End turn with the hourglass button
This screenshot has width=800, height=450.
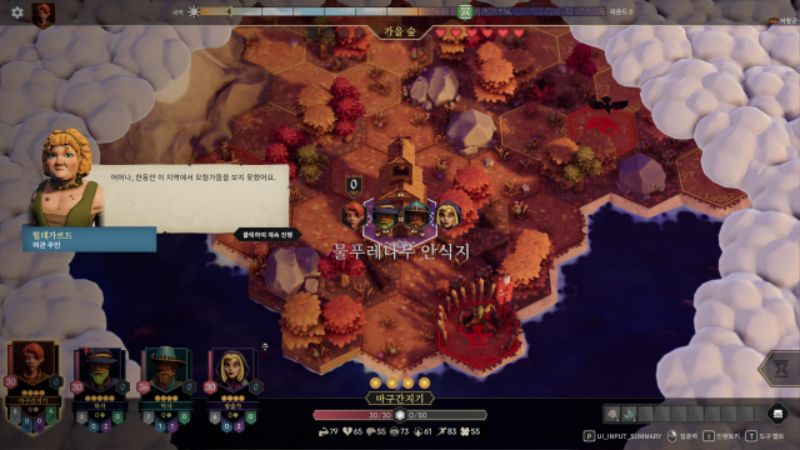780,368
